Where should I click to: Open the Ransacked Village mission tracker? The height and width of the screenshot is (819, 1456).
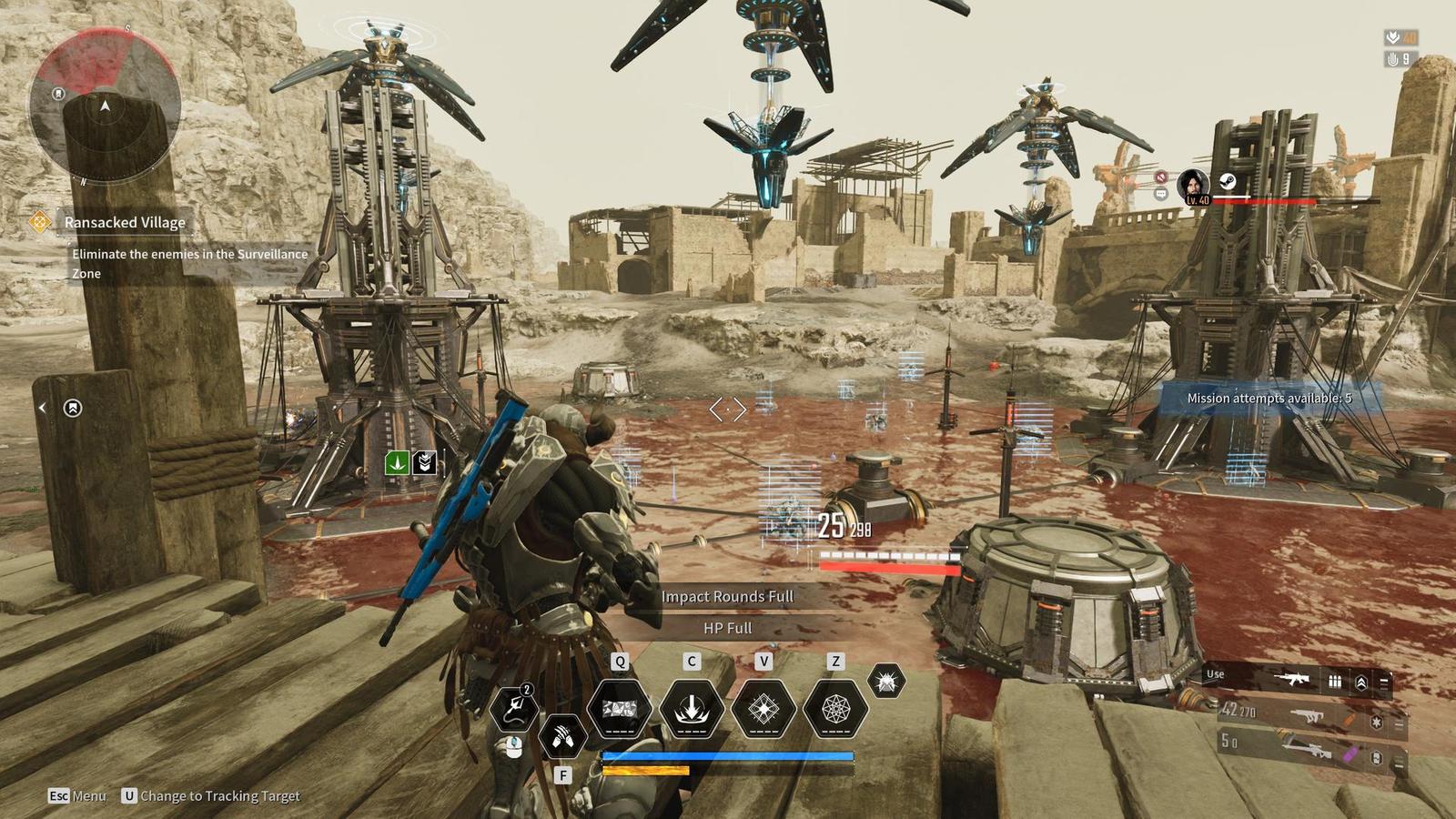tap(125, 222)
